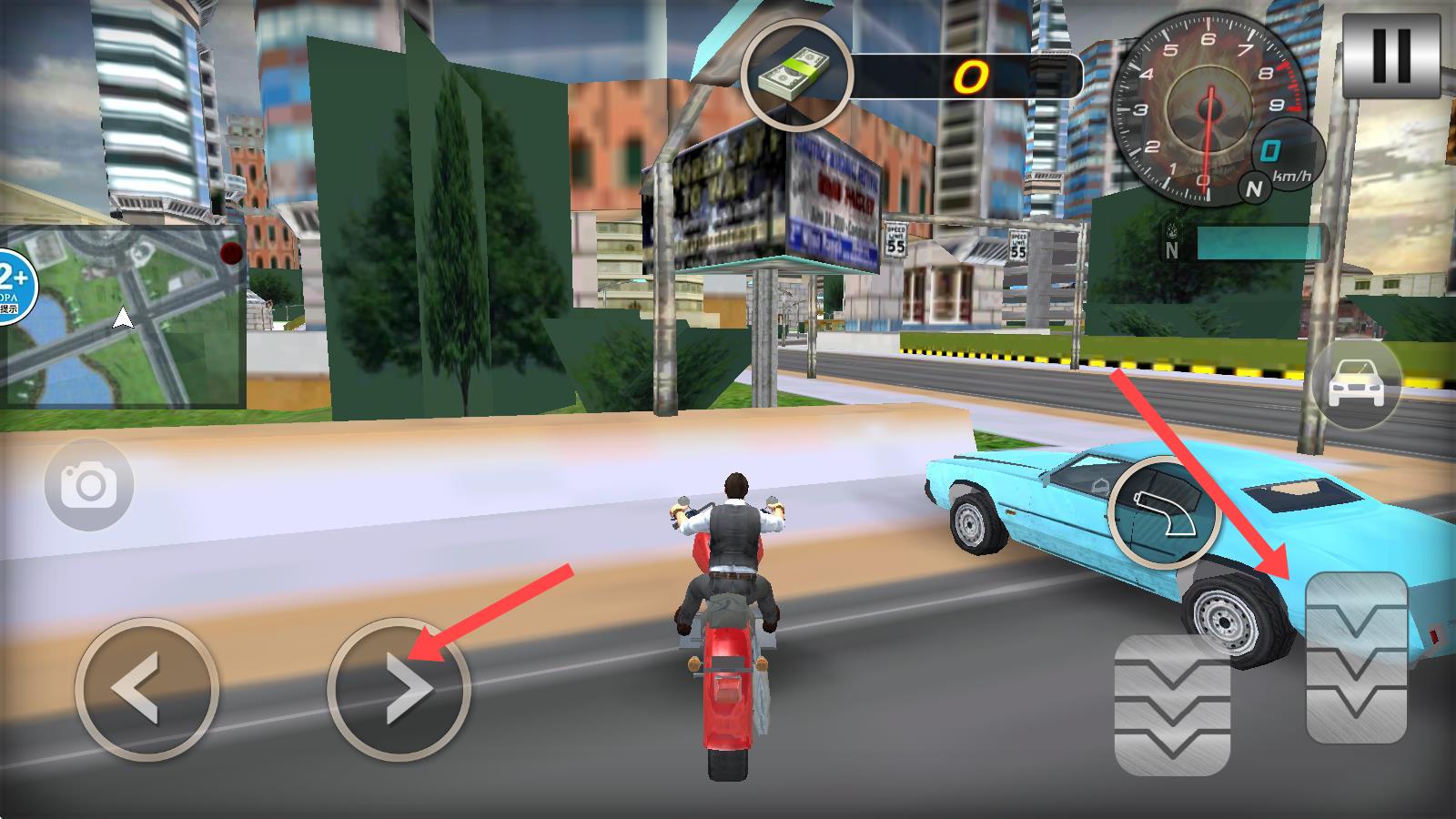Open the minimap

tap(123, 315)
